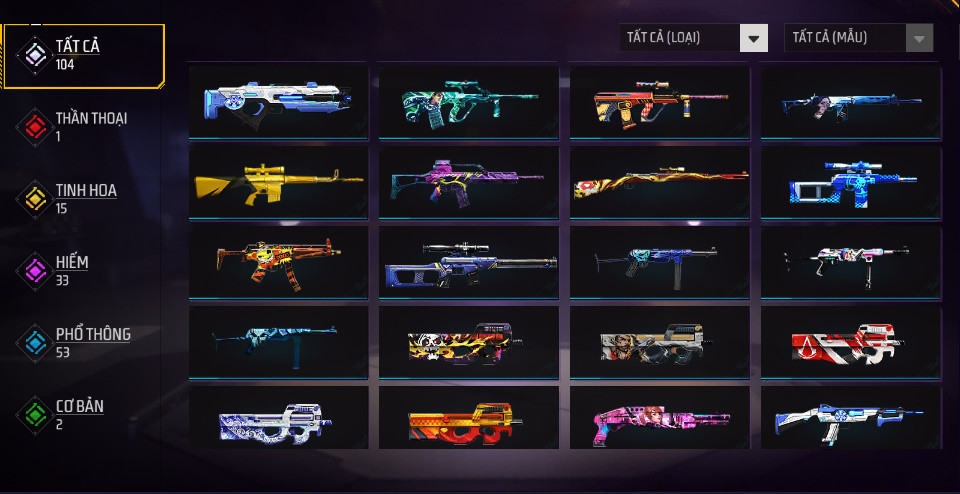Choose the Cơ Bản rarity tab
The image size is (960, 494).
tap(82, 414)
